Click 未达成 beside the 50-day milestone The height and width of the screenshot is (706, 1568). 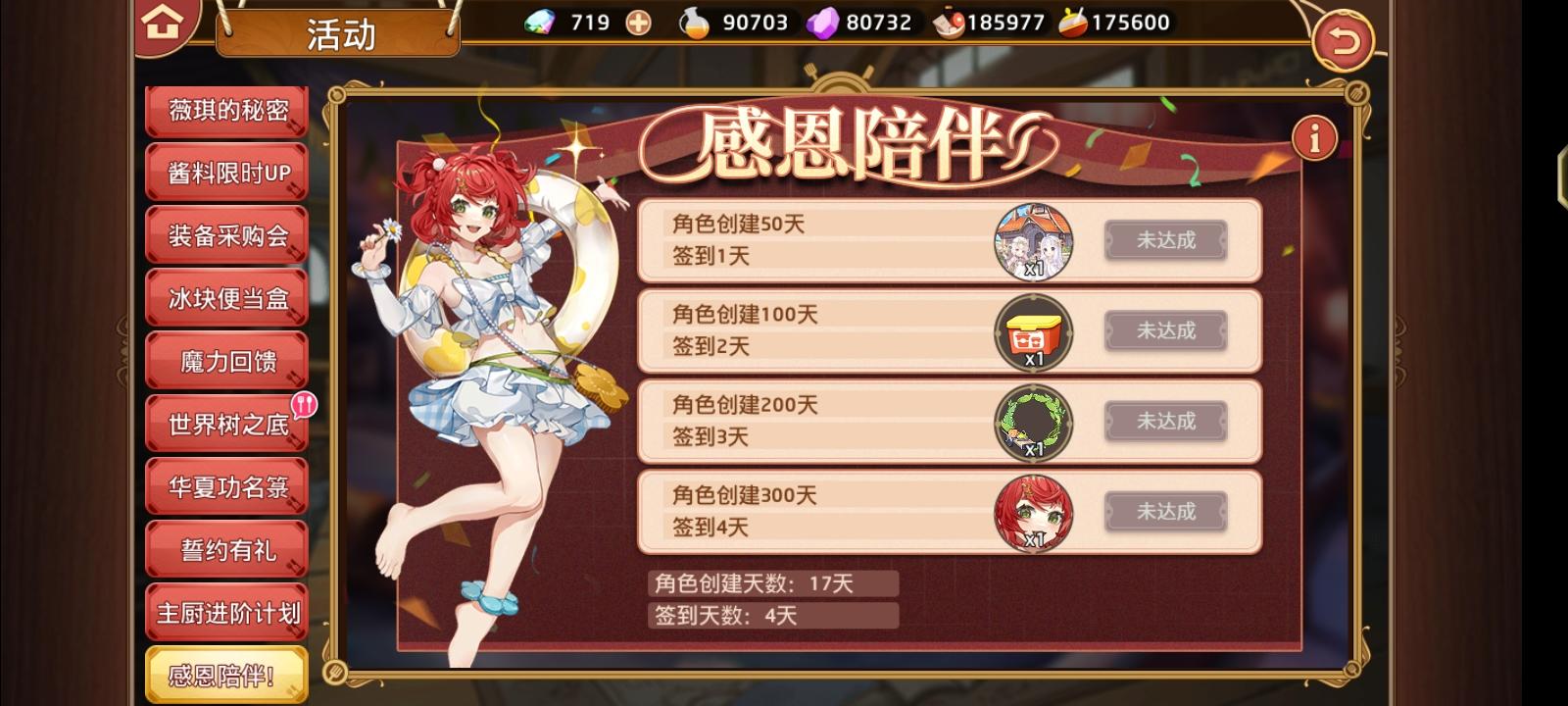[1164, 240]
